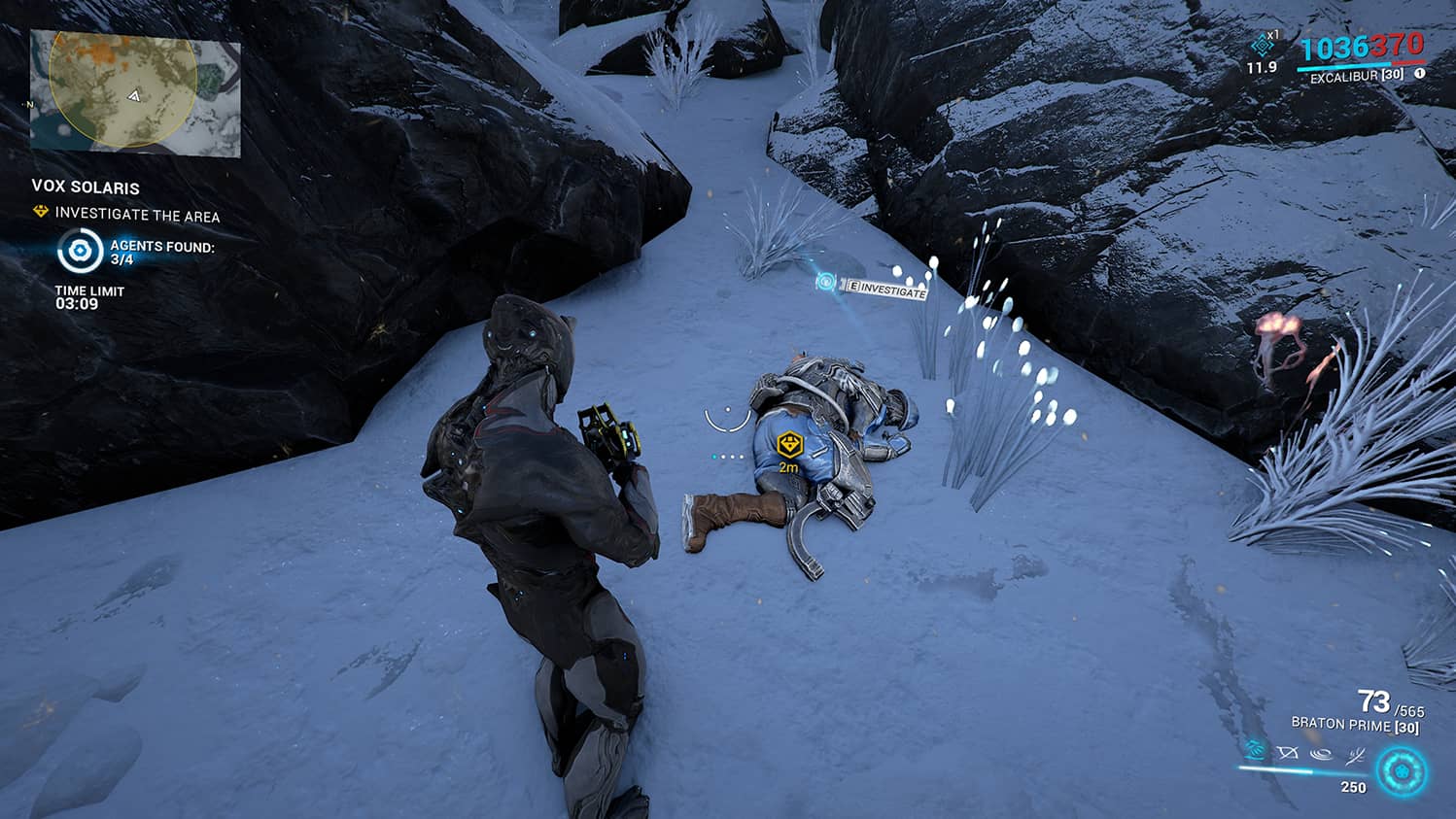Click the glowing energy orb icon
Screen dimensions: 1456x819
1401,773
